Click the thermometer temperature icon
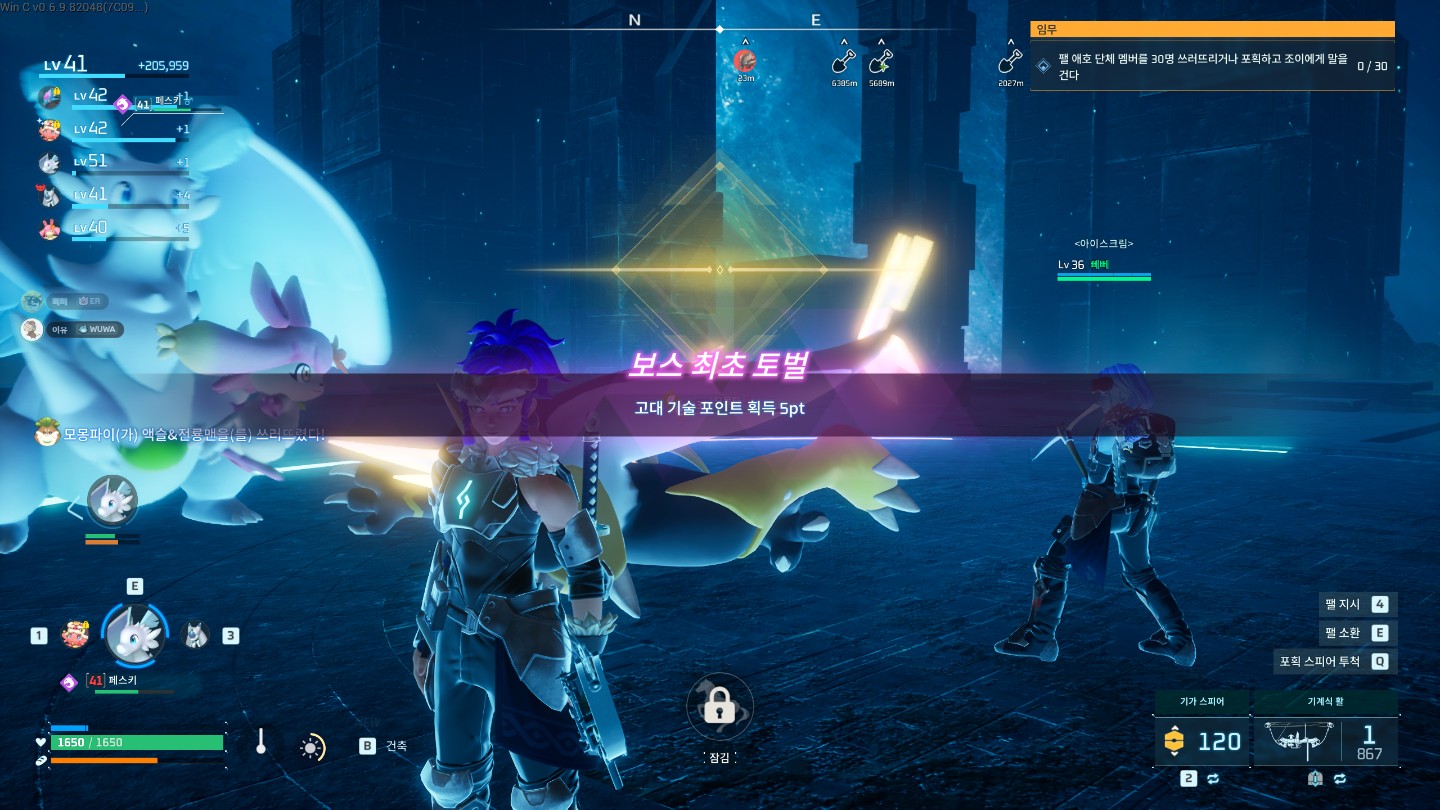Viewport: 1440px width, 810px height. coord(261,742)
